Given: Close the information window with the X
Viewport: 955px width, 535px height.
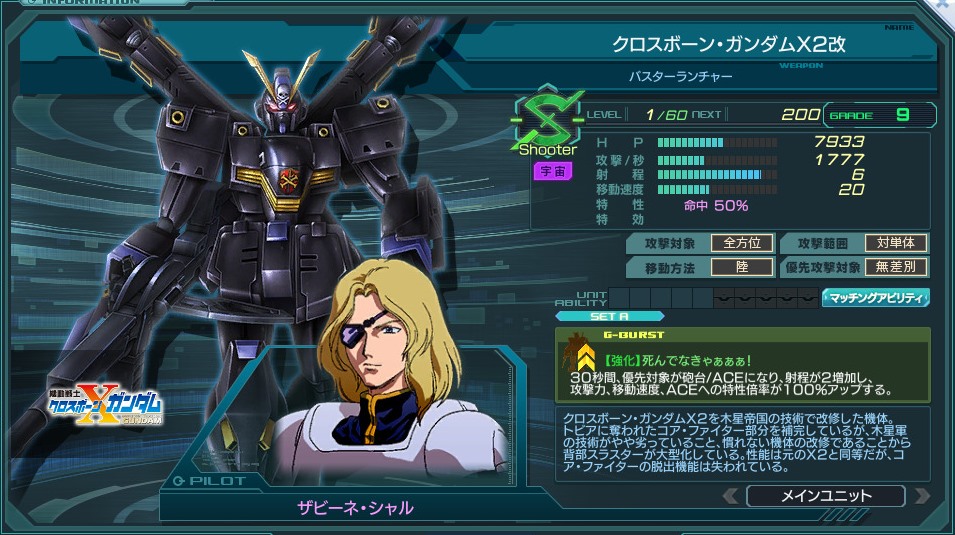Looking at the screenshot, I should tap(943, 5).
